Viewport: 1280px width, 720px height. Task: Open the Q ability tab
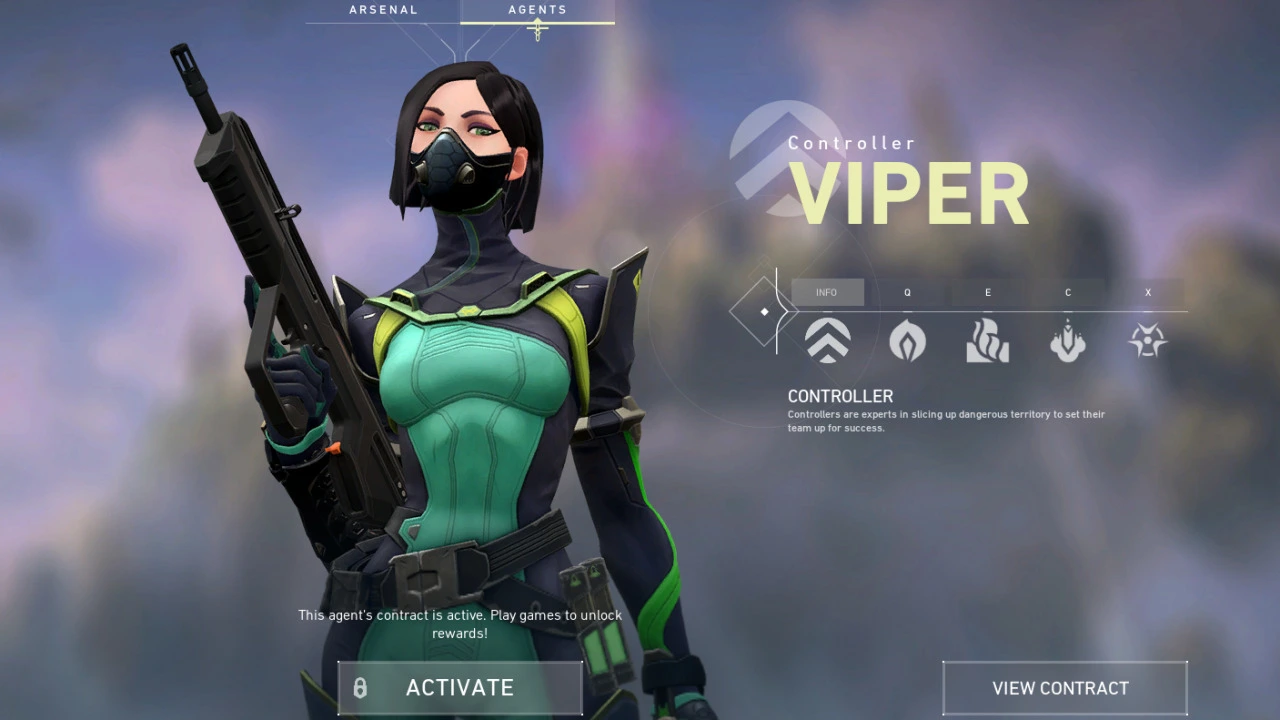tap(907, 292)
